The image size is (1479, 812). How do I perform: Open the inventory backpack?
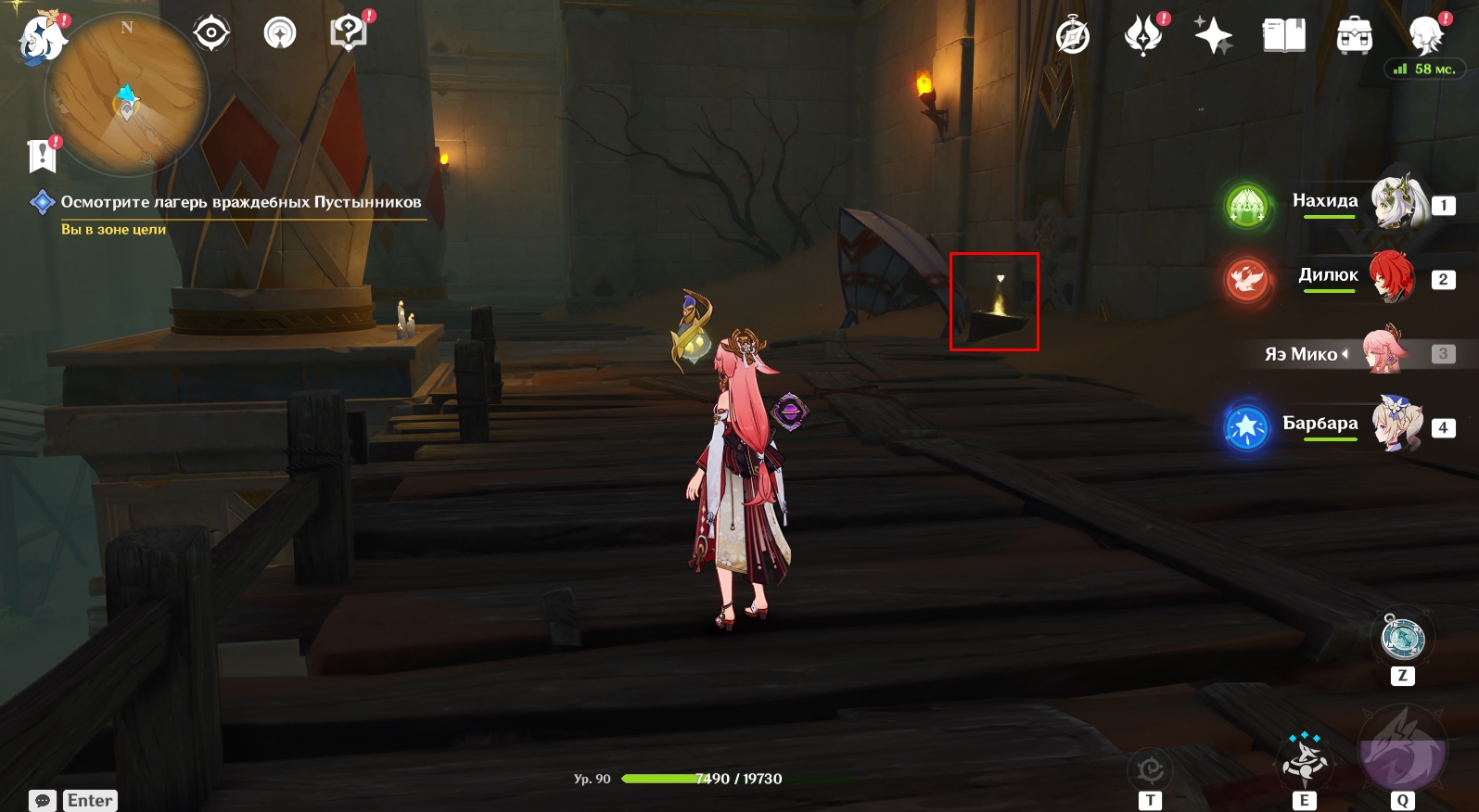coord(1354,36)
